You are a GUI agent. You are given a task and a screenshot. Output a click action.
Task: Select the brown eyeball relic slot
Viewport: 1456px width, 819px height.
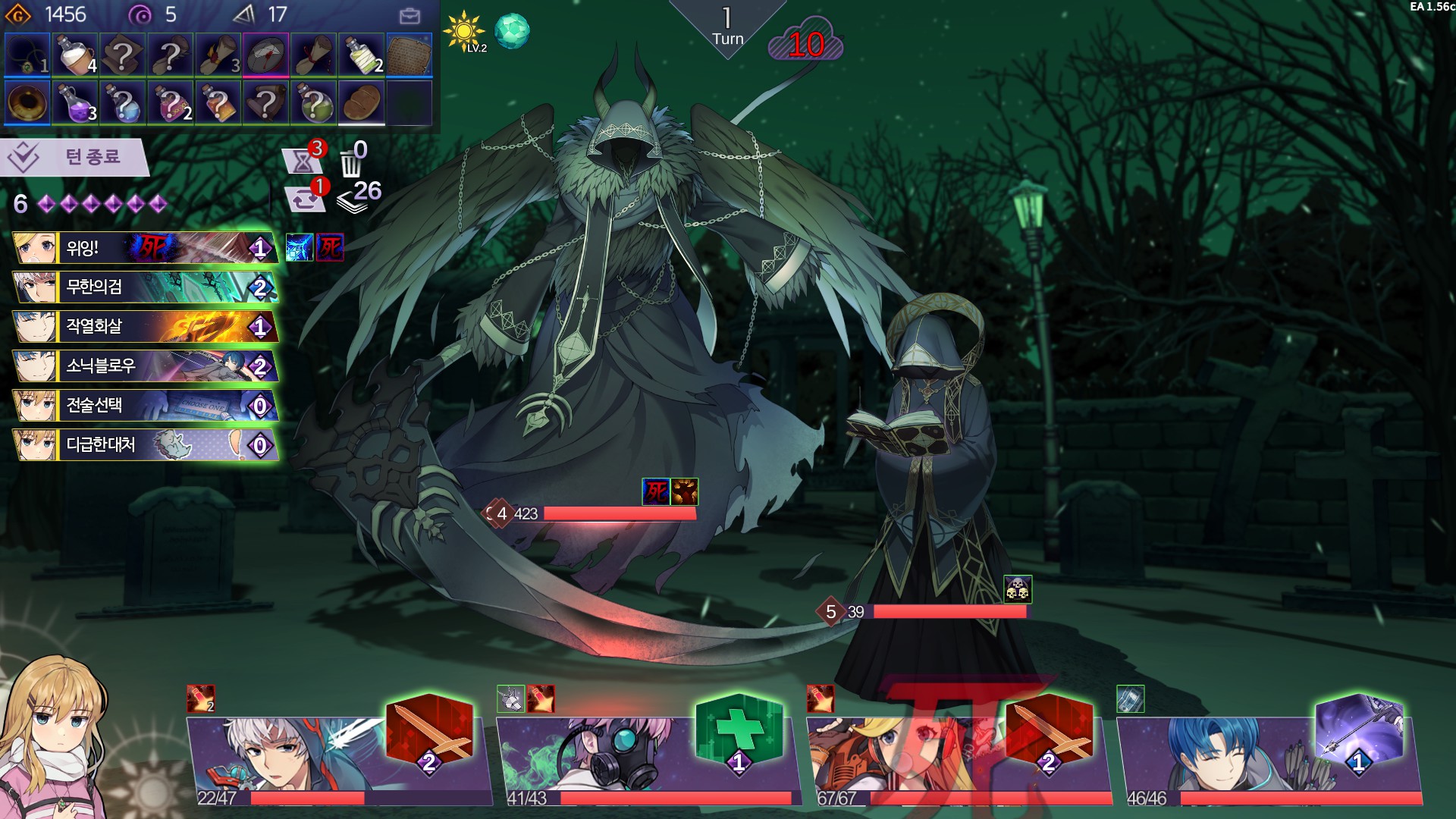coord(28,102)
